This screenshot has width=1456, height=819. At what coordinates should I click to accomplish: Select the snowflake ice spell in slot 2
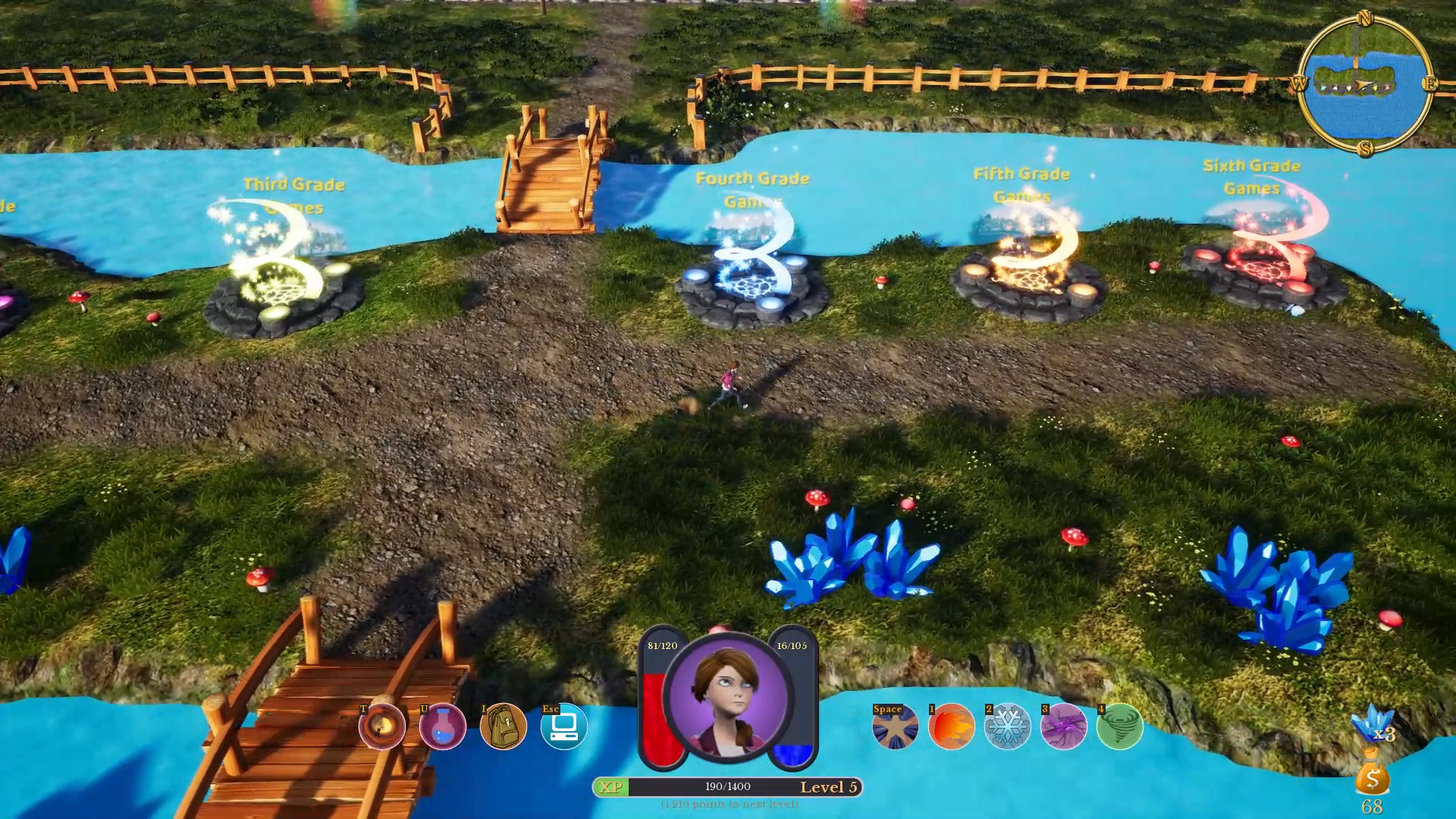(x=1007, y=726)
